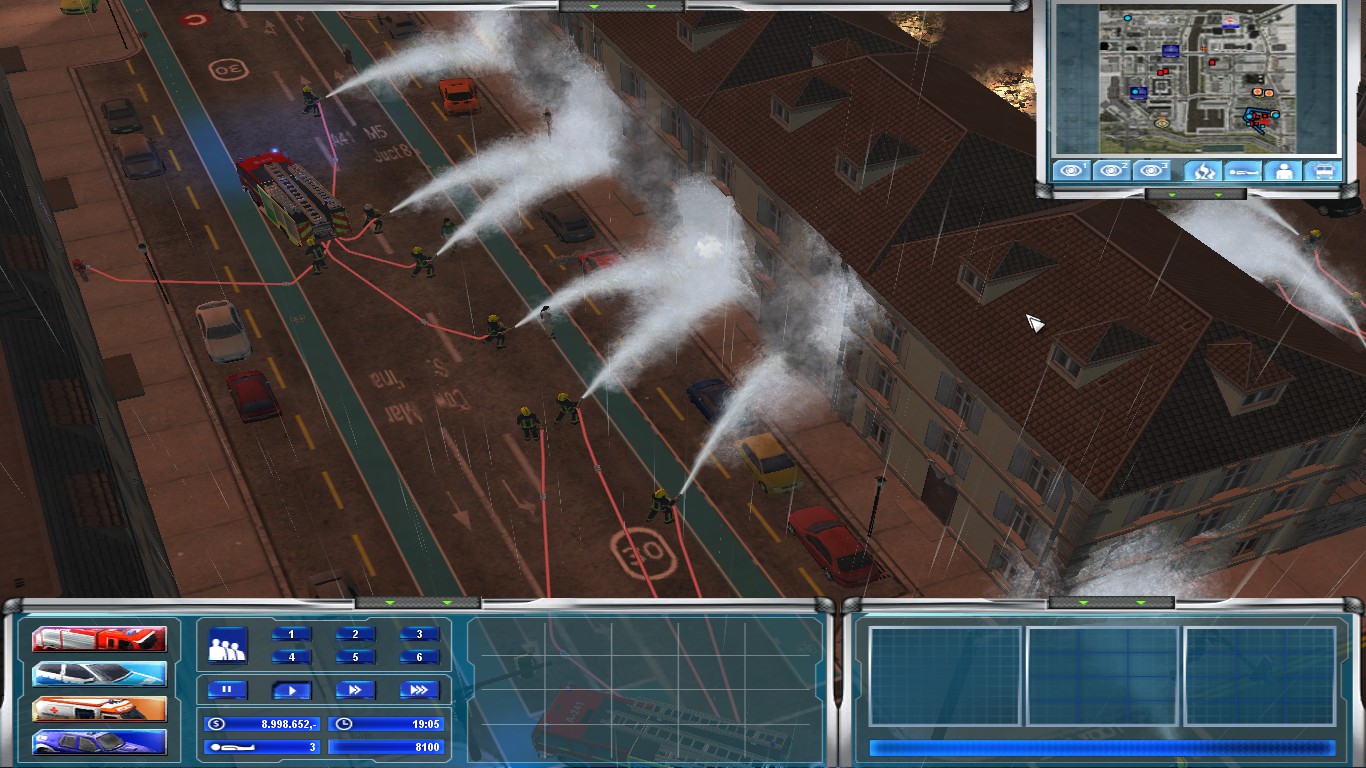Screen dimensions: 1366x768
Task: Click the clock icon showing 19:05
Action: pos(345,723)
